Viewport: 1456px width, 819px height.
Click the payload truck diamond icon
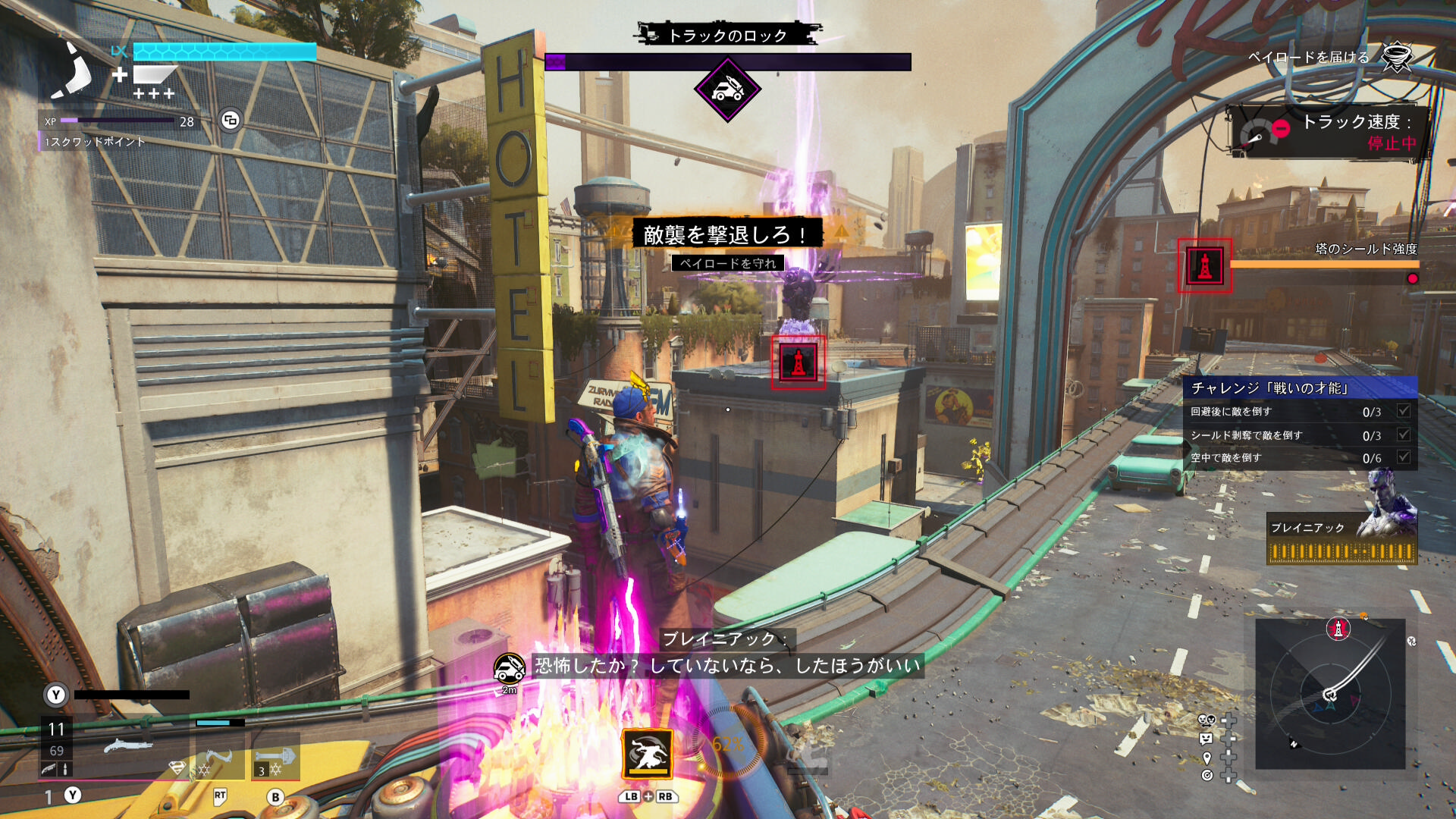pos(727,89)
